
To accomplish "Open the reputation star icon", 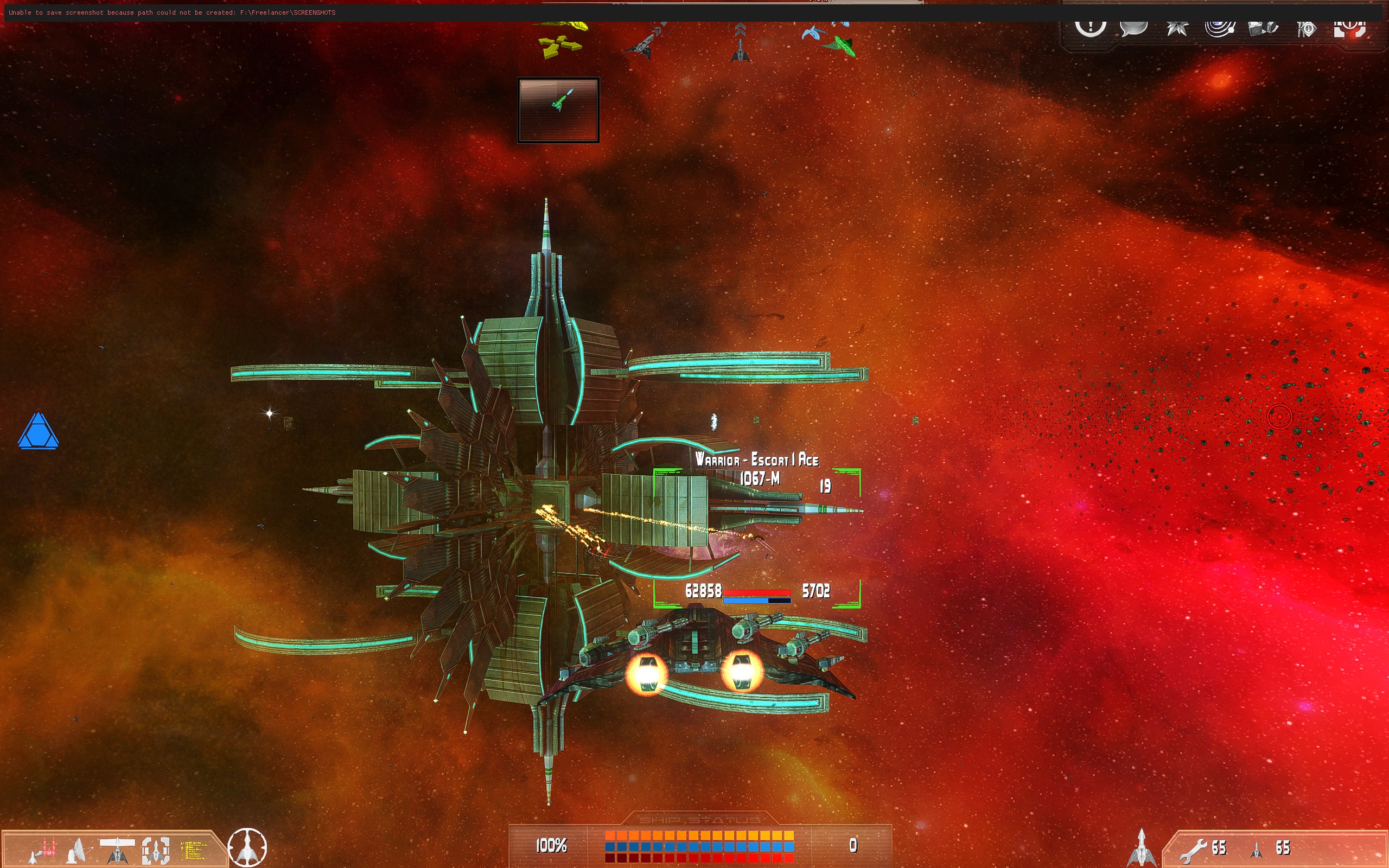I will 1177,27.
